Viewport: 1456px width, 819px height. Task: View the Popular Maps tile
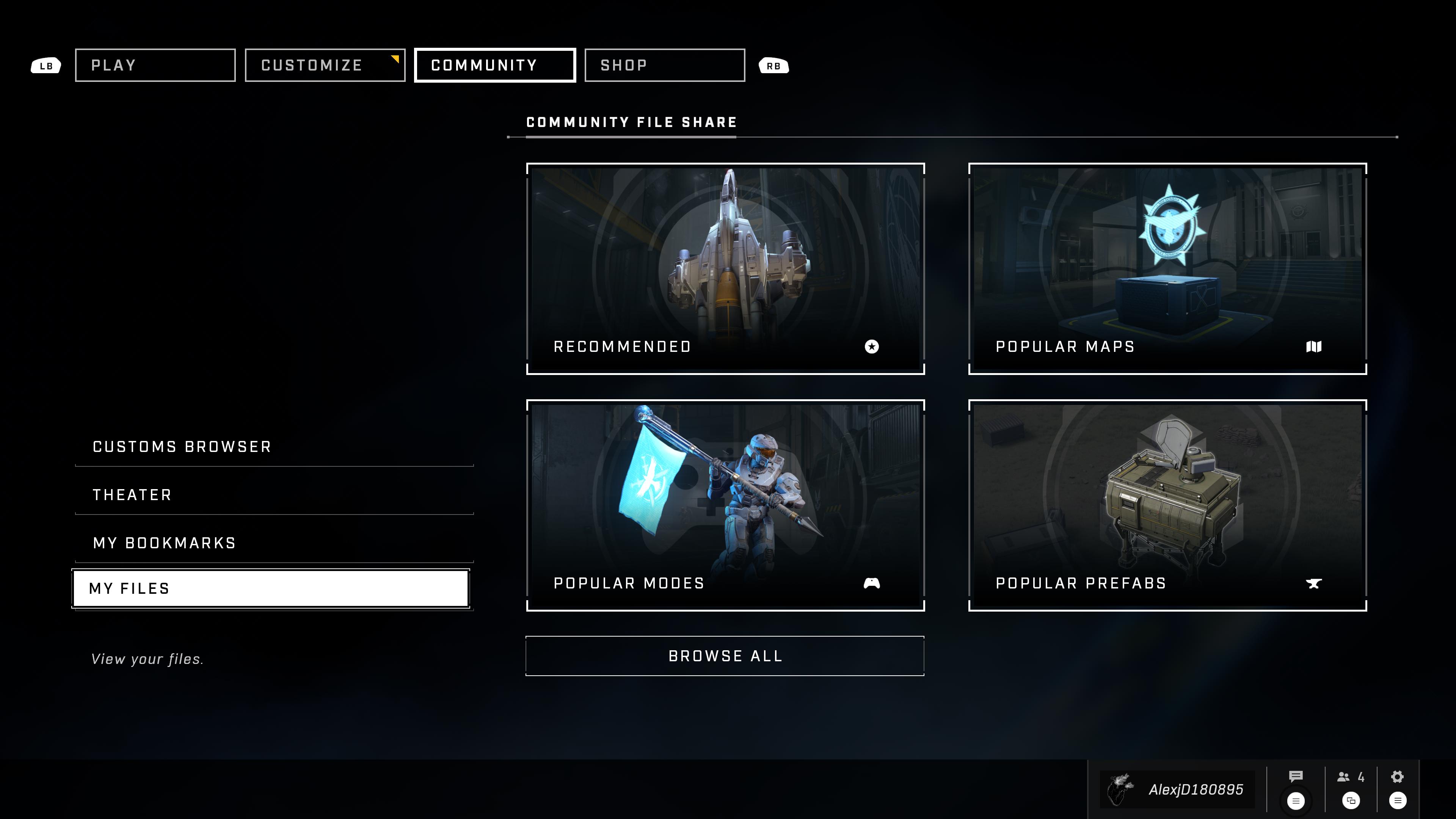click(x=1167, y=268)
